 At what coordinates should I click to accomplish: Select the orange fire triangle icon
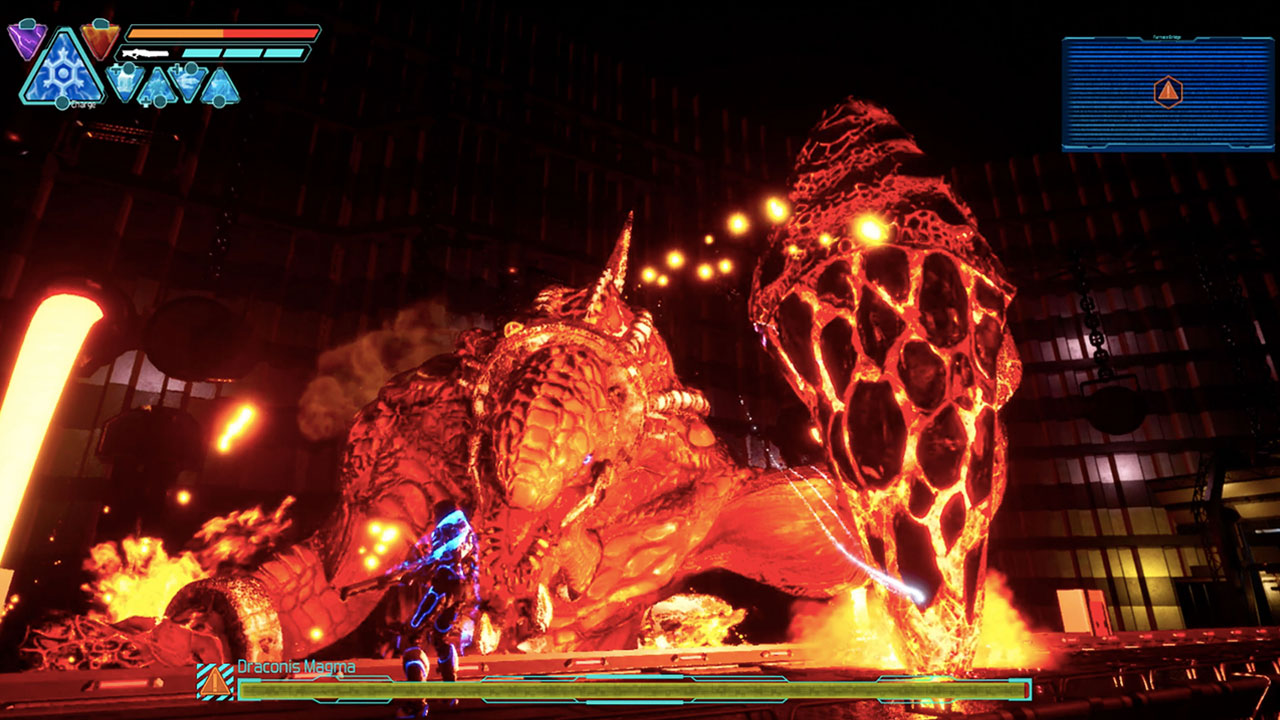(98, 40)
